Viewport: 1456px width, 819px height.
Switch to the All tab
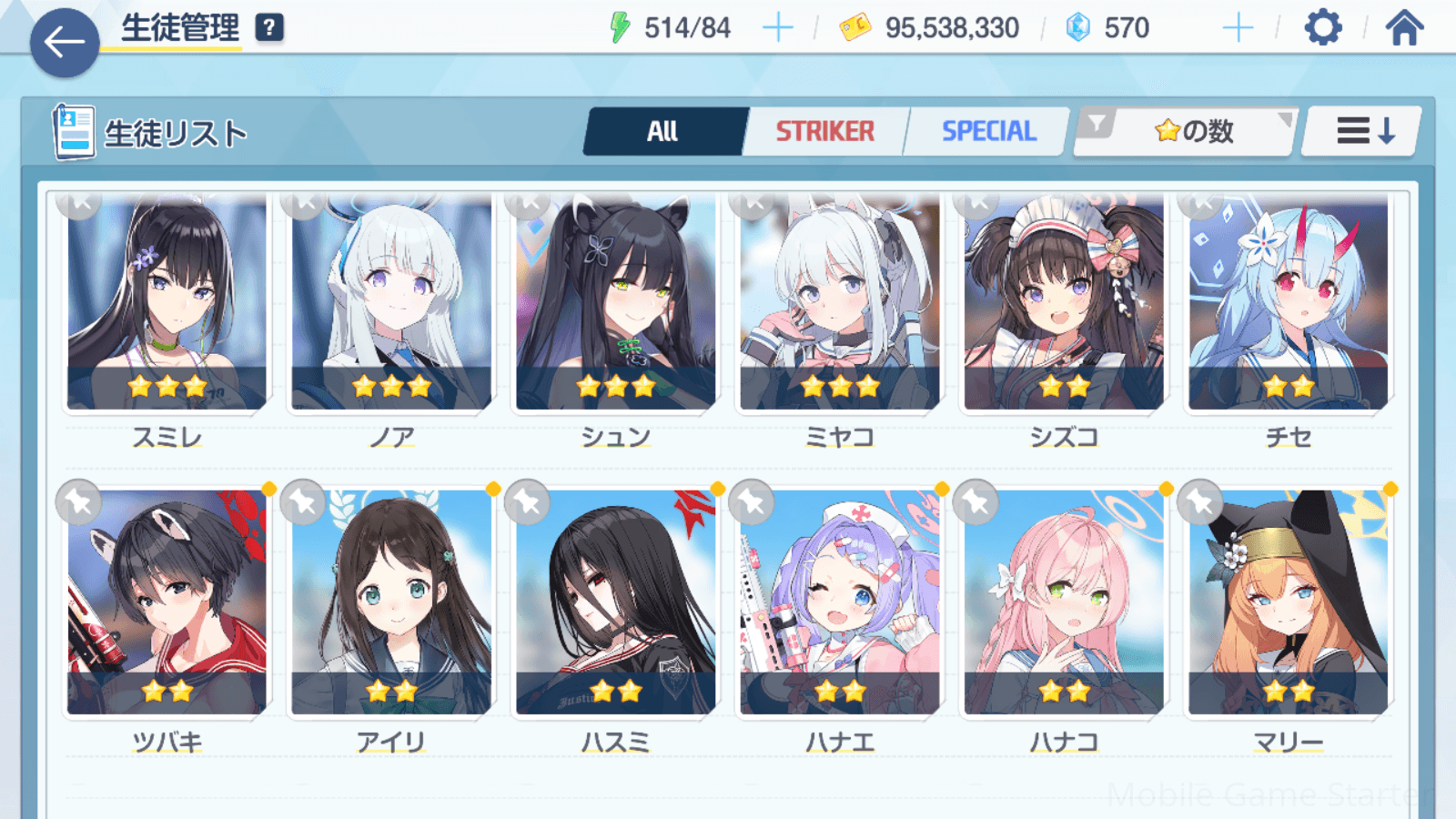[x=663, y=132]
